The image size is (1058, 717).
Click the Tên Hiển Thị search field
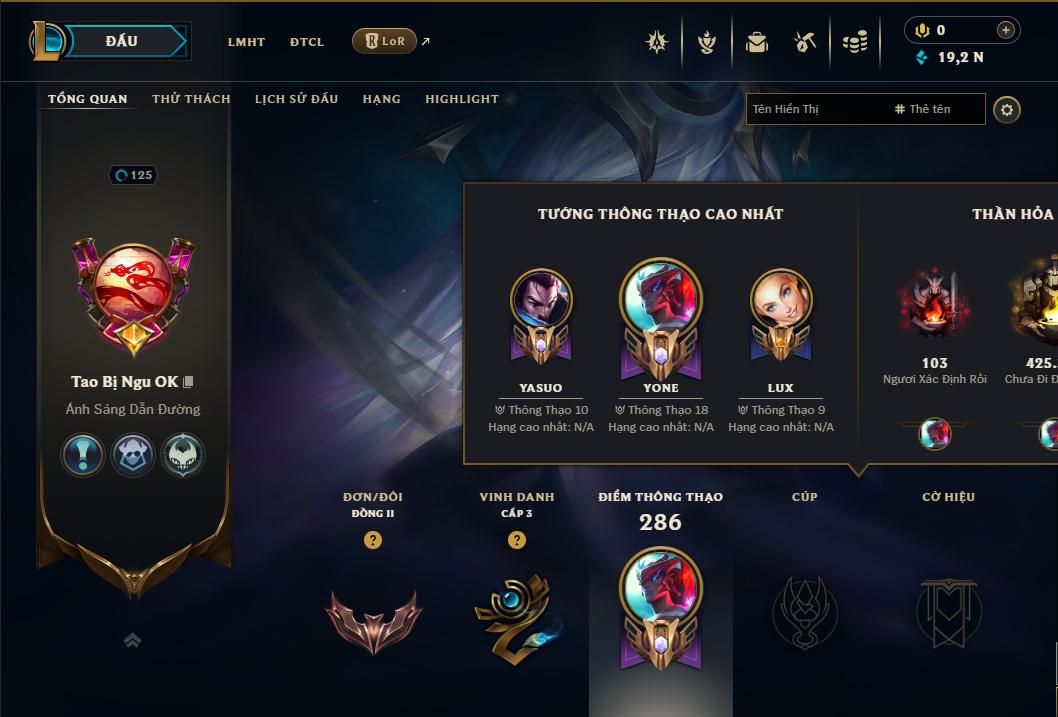point(815,109)
